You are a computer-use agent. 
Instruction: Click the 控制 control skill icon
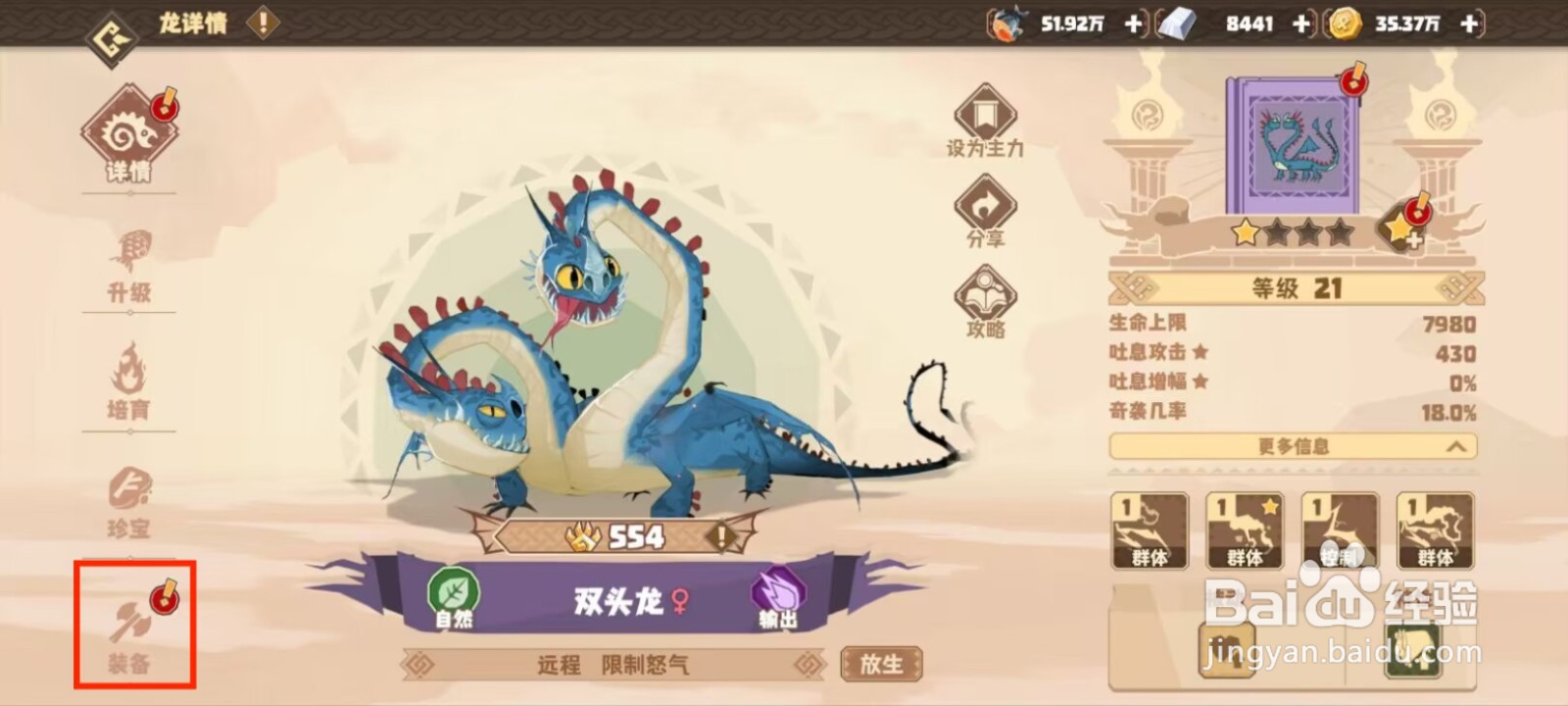[1337, 529]
